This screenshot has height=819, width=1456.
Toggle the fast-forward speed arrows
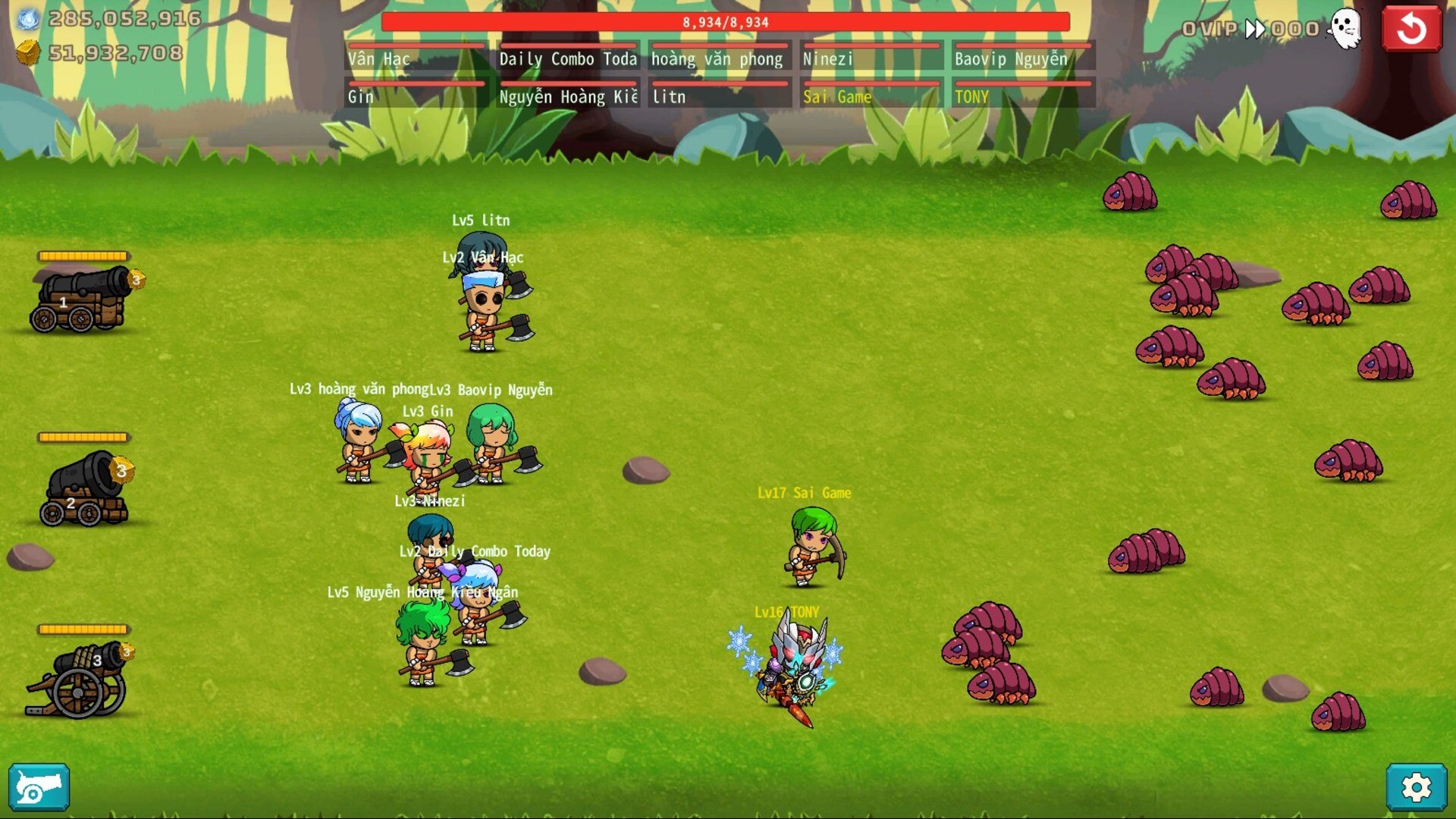coord(1255,30)
